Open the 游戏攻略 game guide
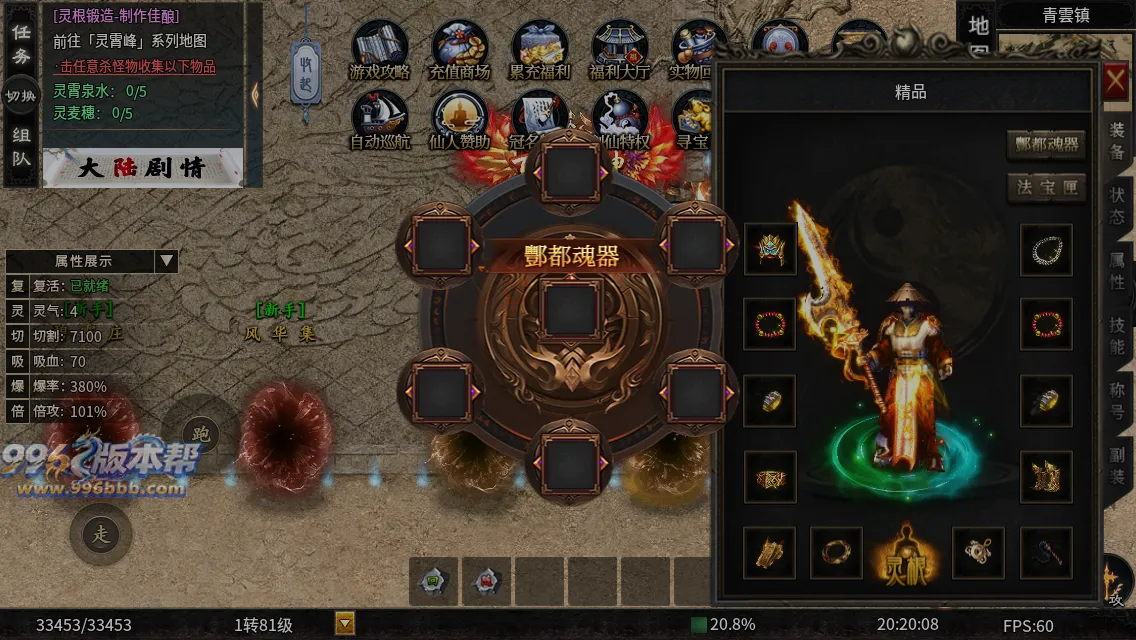The width and height of the screenshot is (1136, 640). [379, 51]
